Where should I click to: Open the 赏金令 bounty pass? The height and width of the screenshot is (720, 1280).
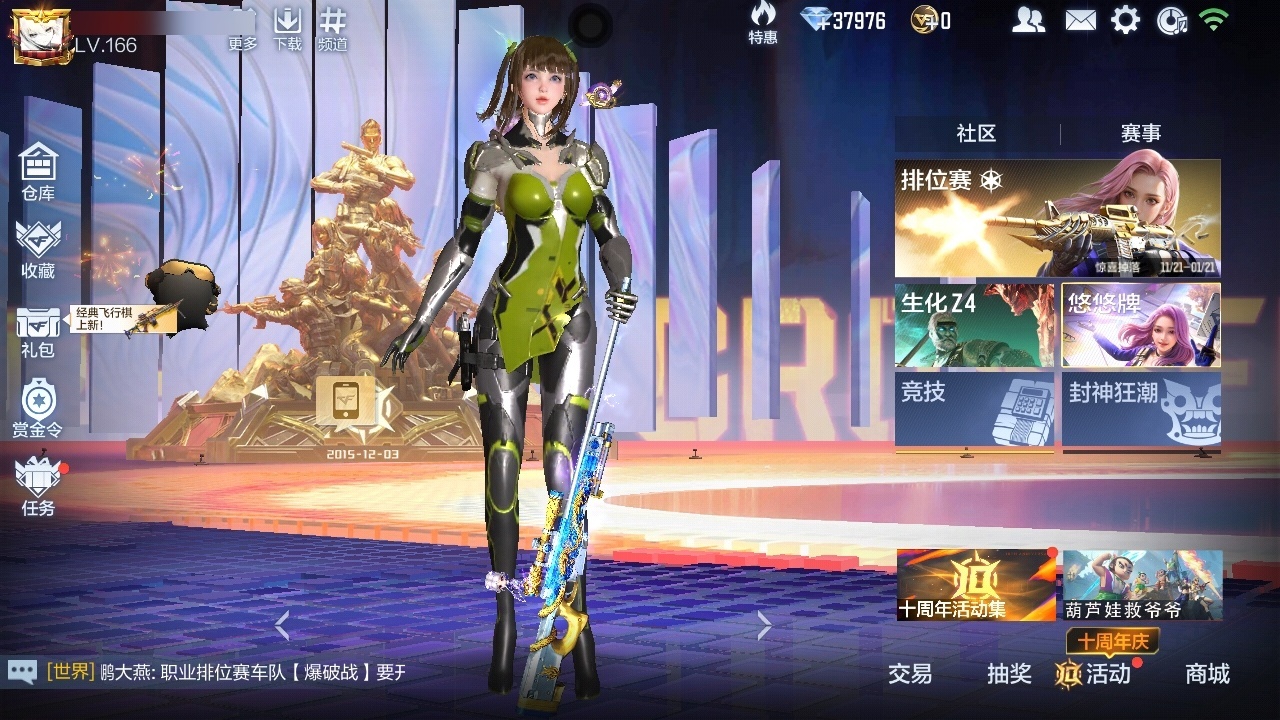click(x=38, y=405)
